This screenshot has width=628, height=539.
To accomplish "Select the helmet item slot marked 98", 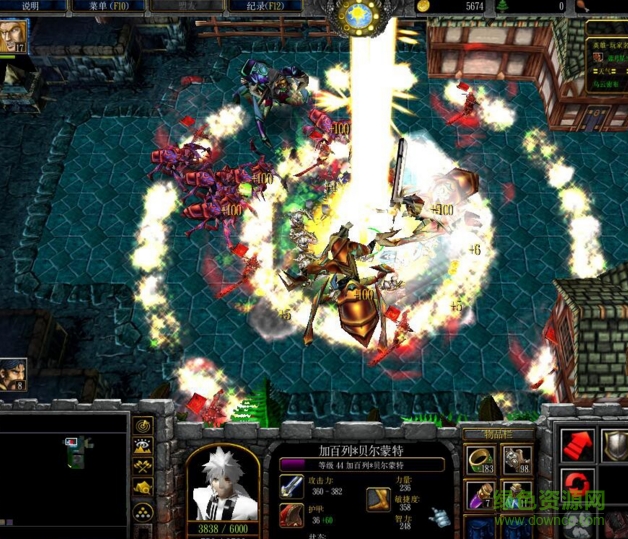I will pyautogui.click(x=516, y=459).
